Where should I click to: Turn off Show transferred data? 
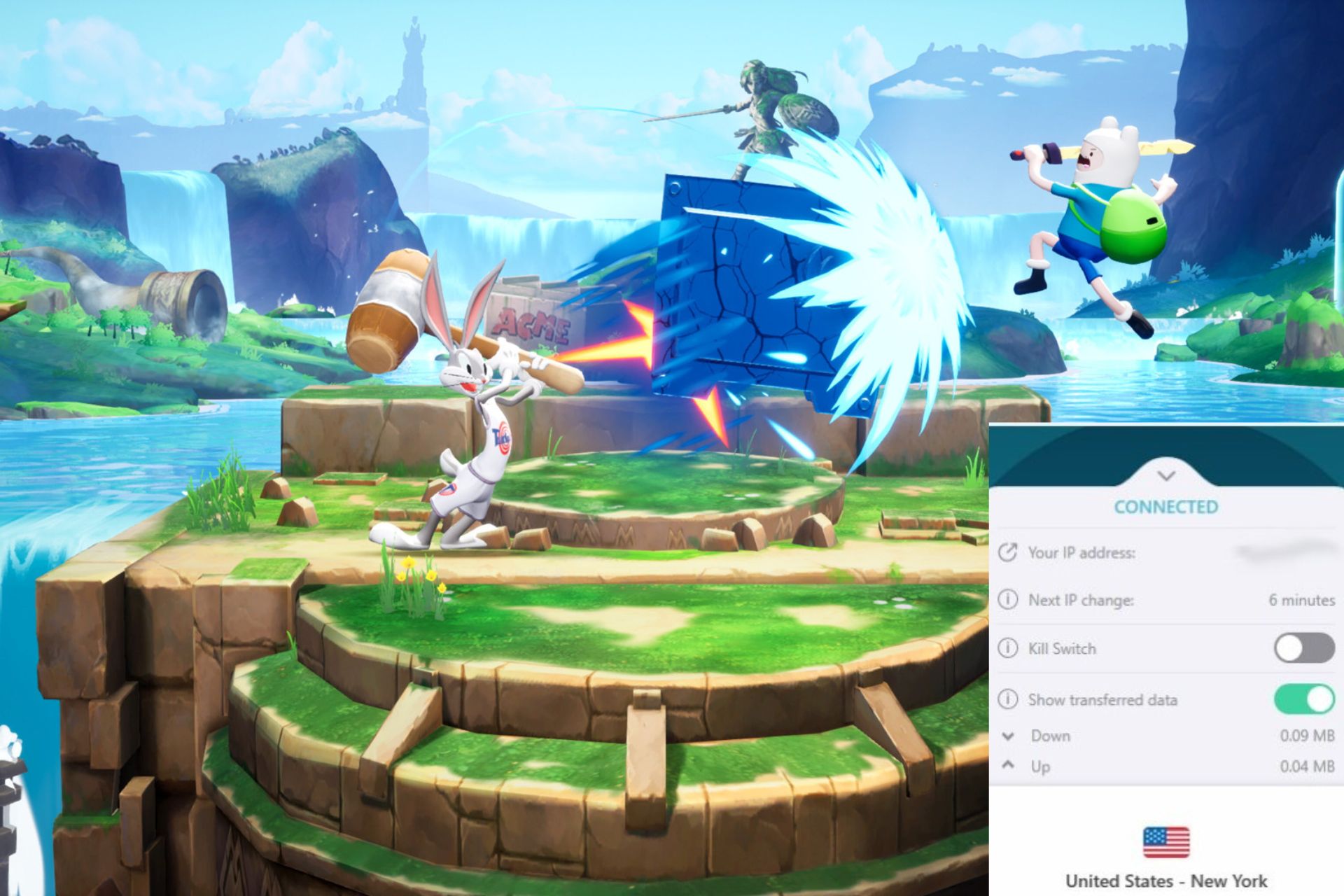click(x=1303, y=699)
